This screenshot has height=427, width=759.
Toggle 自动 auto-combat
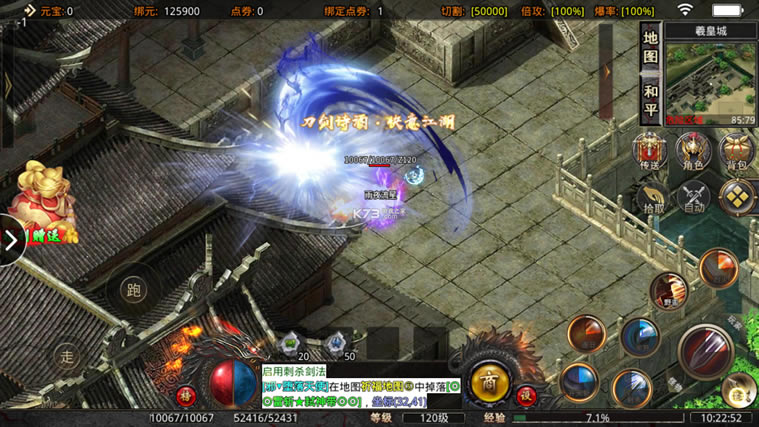[694, 197]
